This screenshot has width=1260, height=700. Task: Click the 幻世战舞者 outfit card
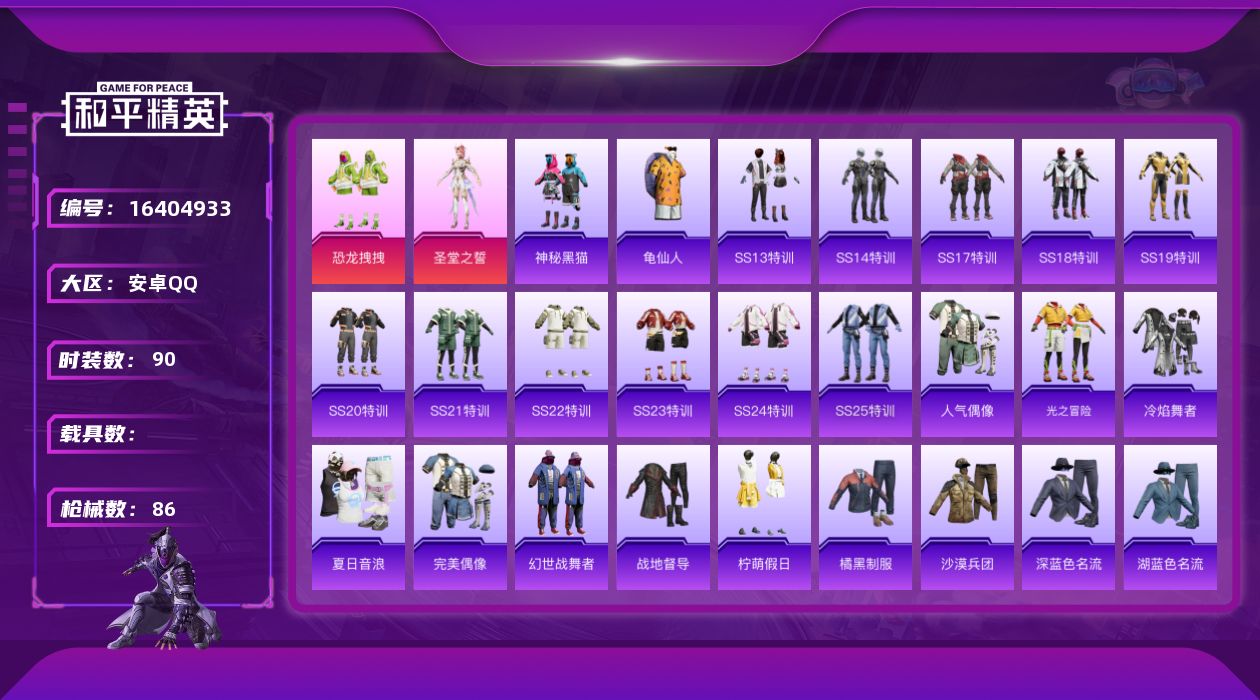point(561,517)
